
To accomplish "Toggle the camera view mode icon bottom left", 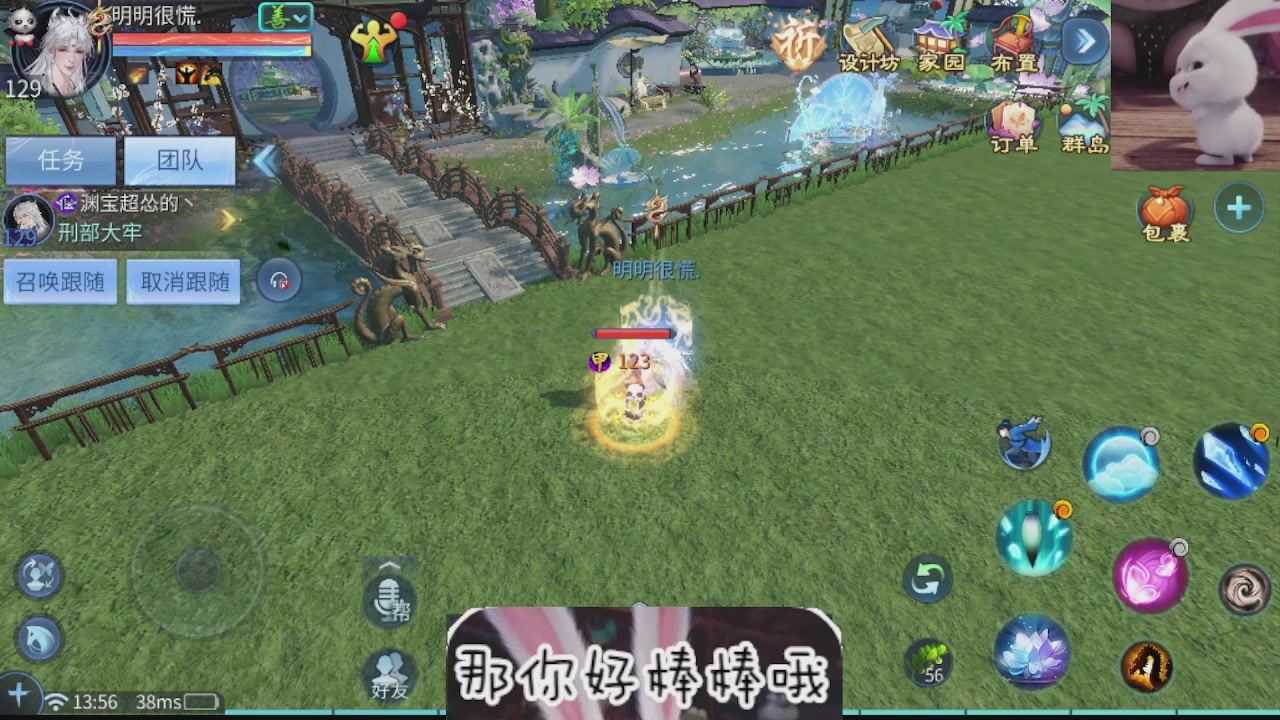I will point(38,575).
